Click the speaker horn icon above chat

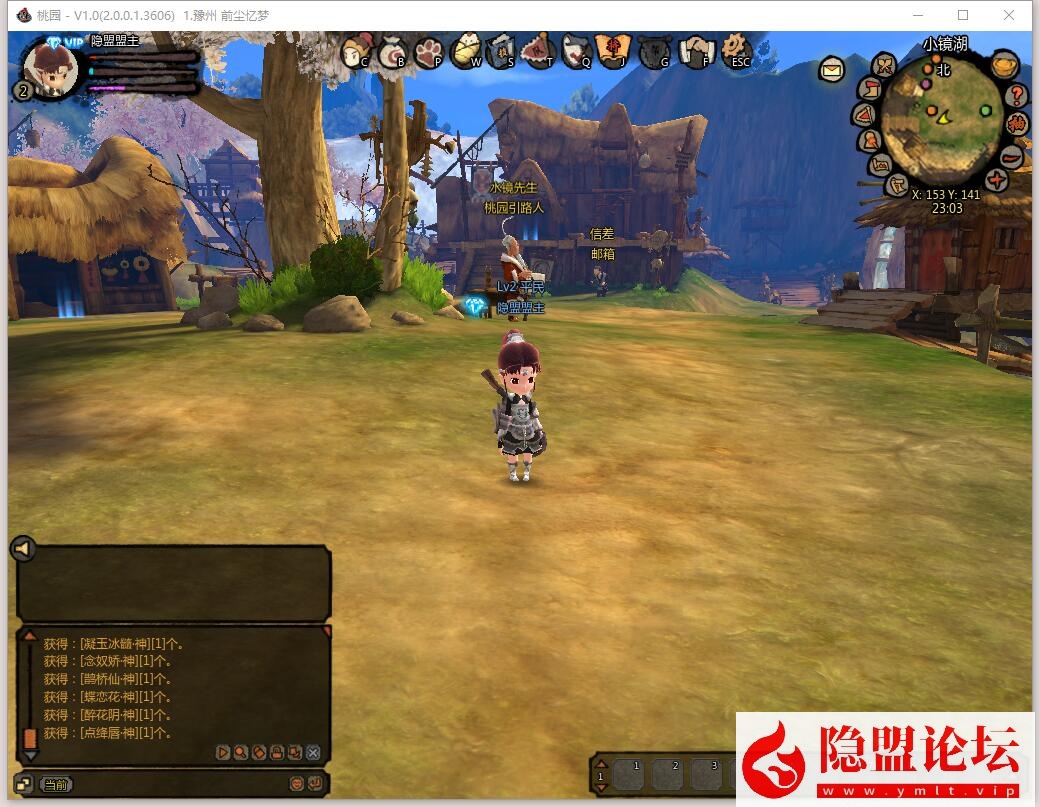point(23,548)
